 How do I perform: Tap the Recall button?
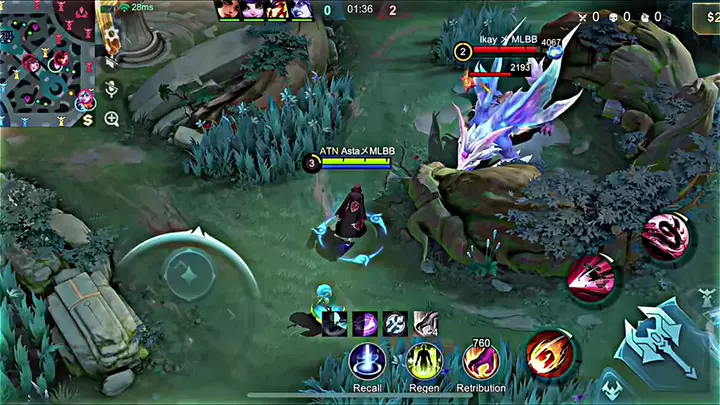pyautogui.click(x=367, y=362)
